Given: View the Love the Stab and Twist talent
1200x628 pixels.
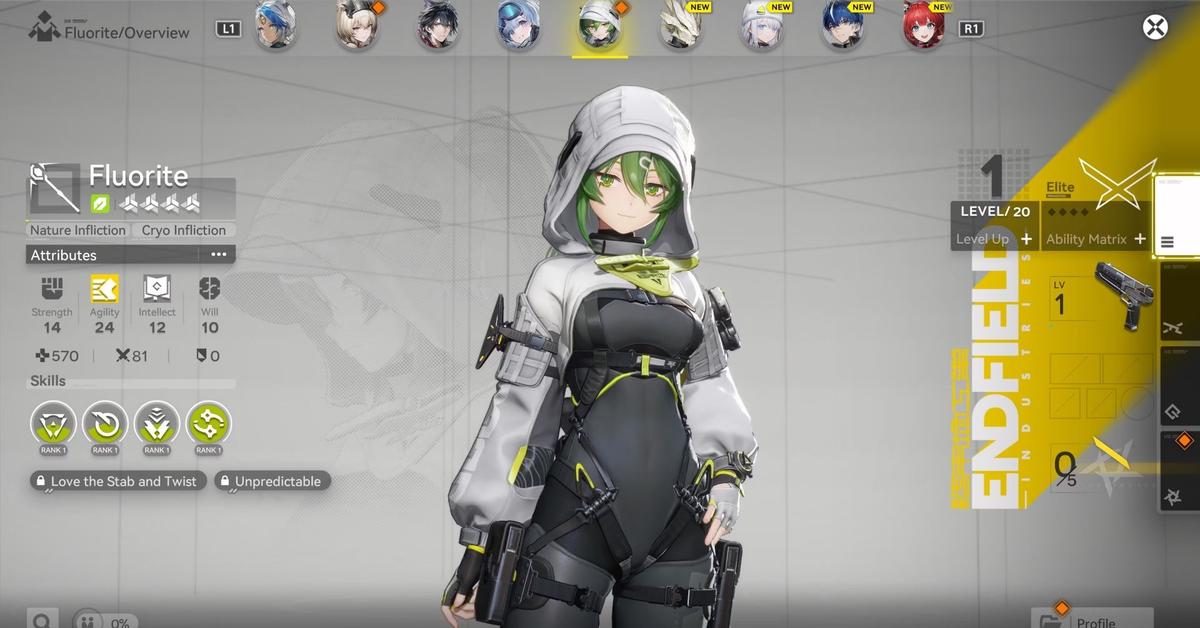Looking at the screenshot, I should (x=119, y=481).
